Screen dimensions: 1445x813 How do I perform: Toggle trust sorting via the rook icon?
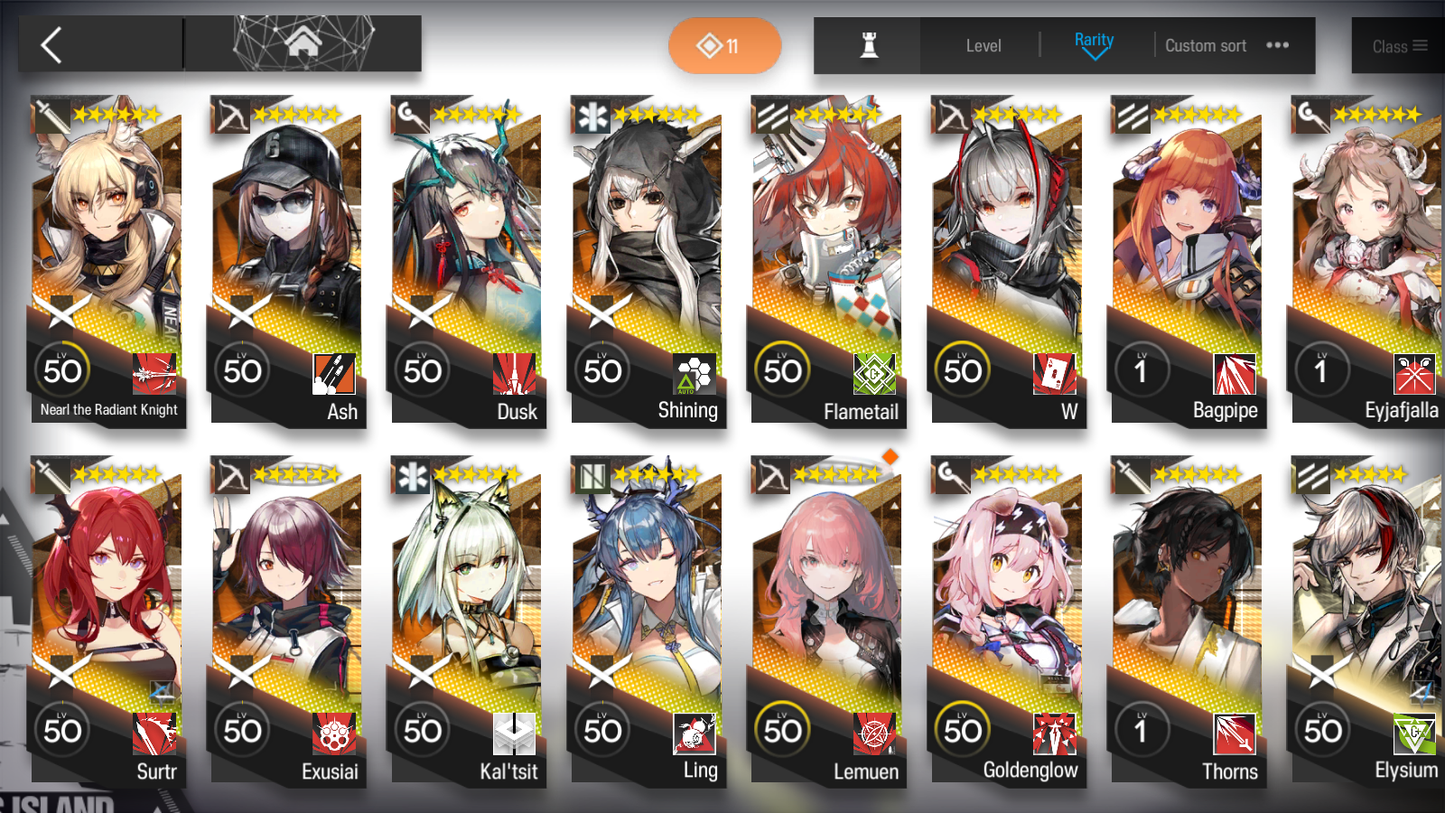point(866,45)
